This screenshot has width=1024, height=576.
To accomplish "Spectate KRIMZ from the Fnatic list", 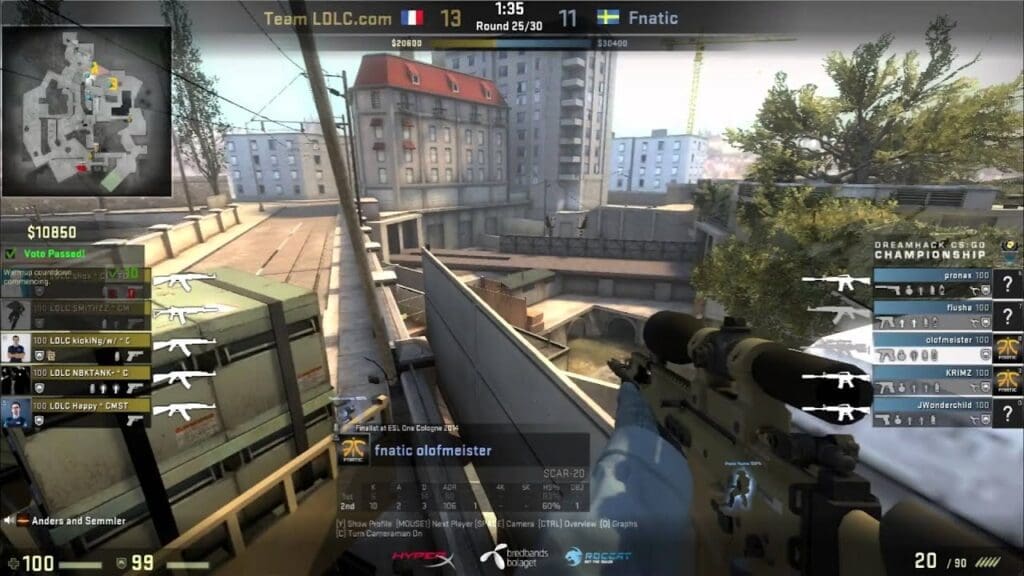I will [933, 380].
